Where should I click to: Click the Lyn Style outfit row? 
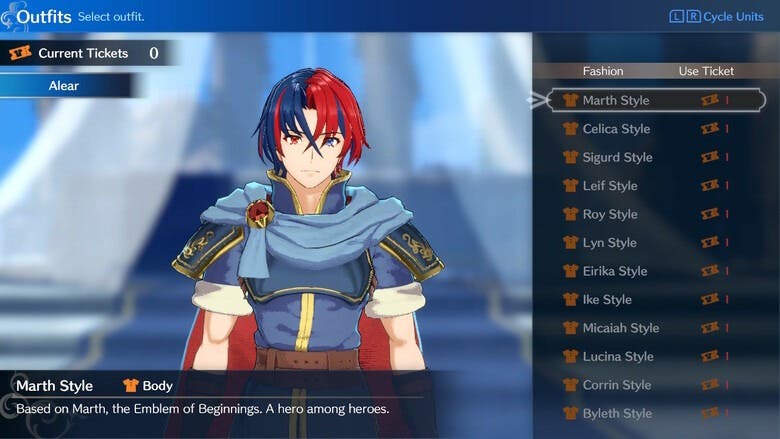click(609, 243)
